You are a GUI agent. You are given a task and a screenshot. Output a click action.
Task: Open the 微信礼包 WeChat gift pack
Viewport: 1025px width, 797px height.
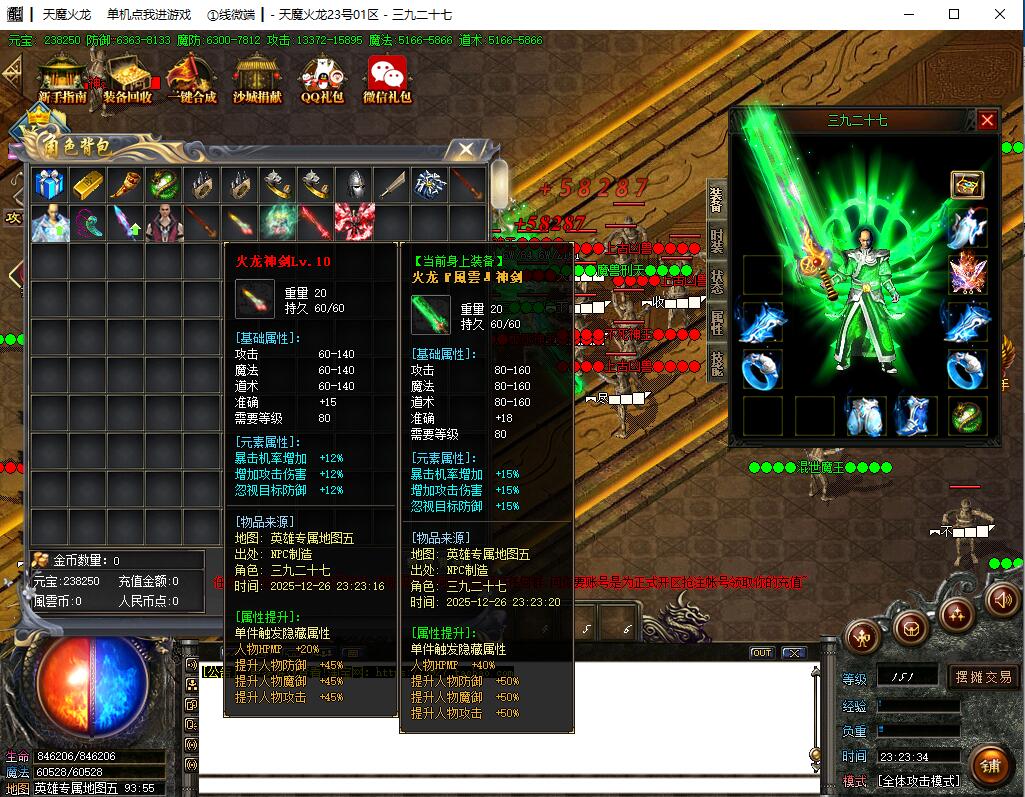click(x=387, y=78)
